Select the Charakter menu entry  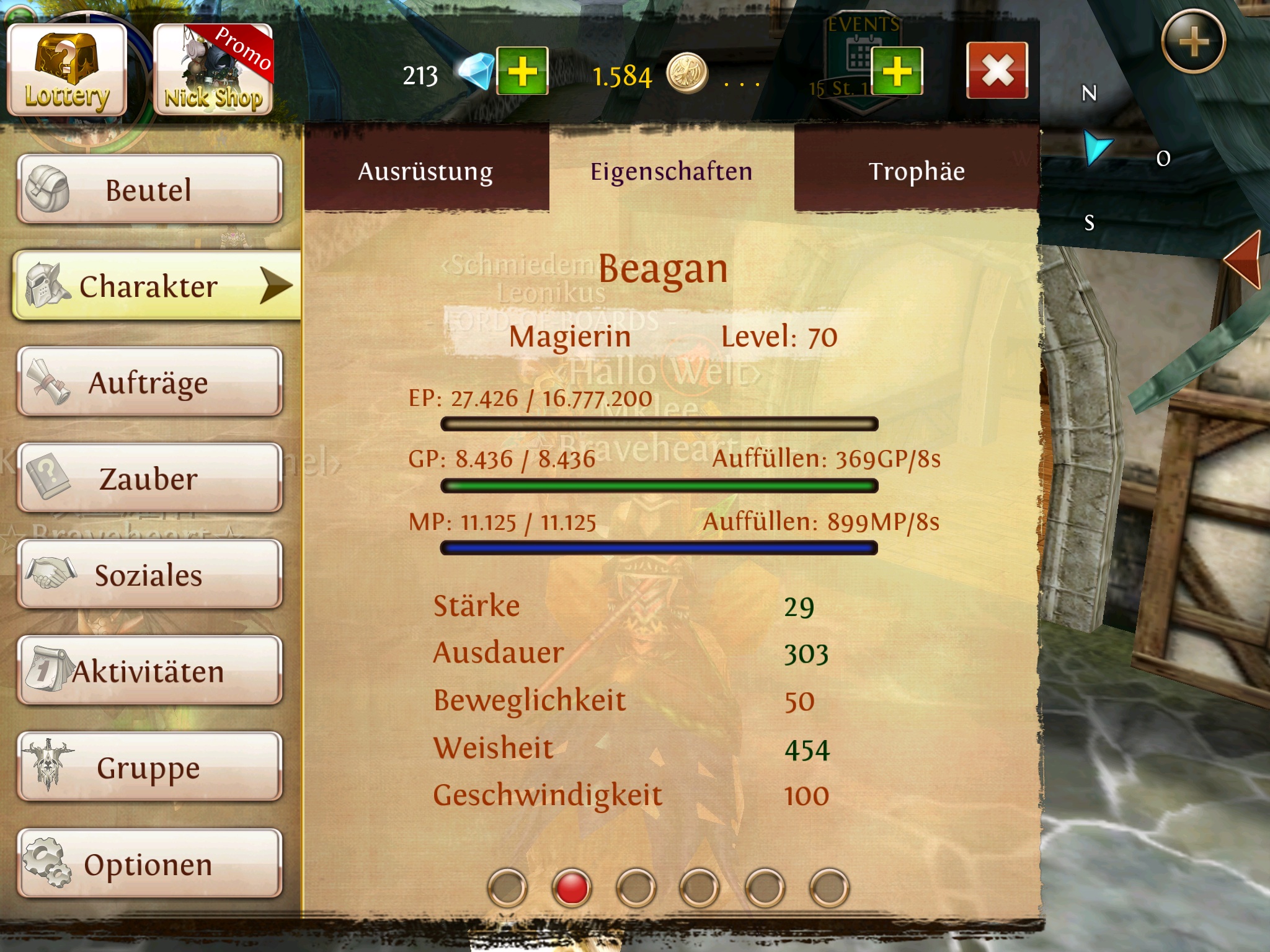[156, 286]
